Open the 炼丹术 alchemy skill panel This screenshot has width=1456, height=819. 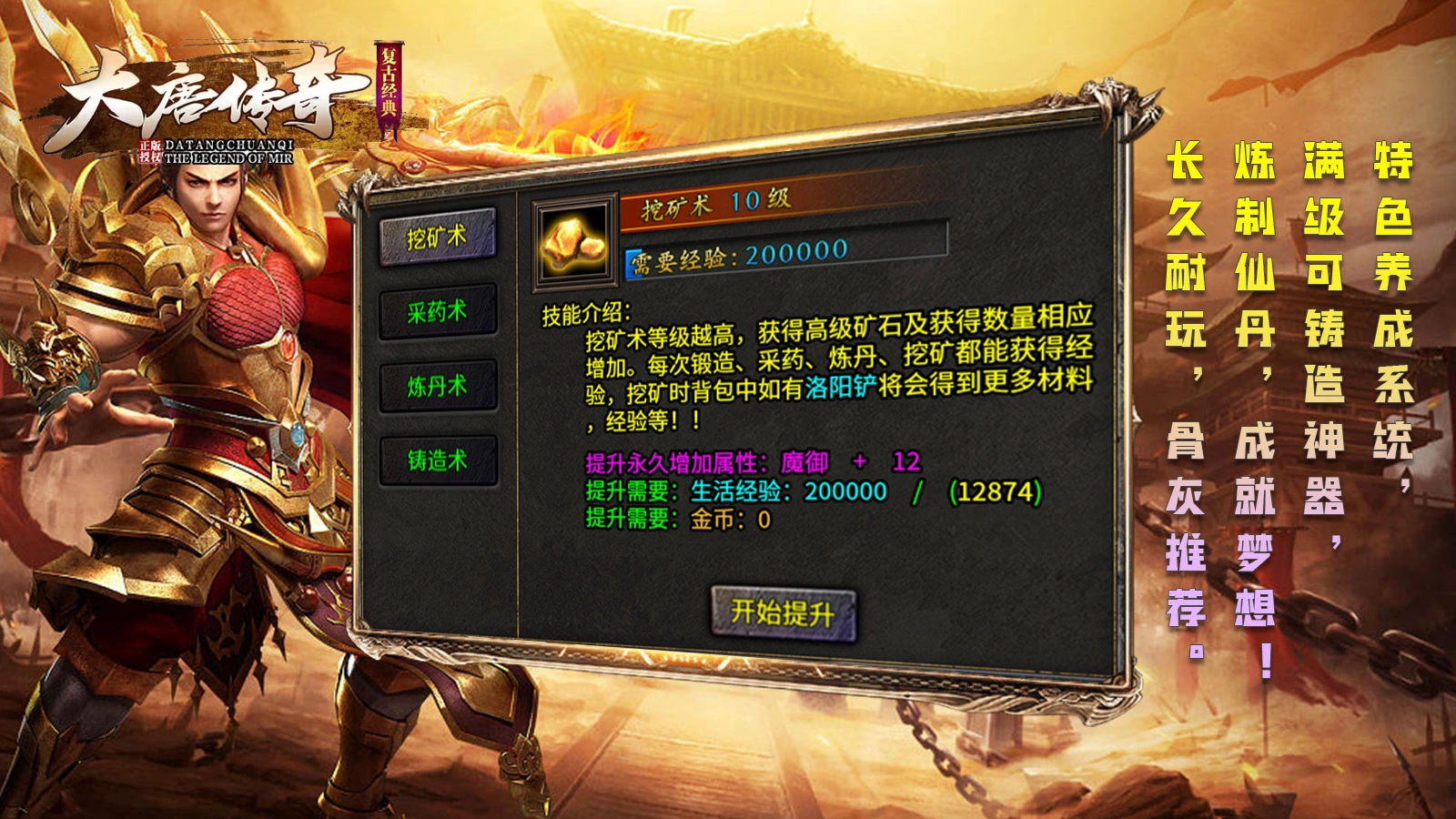(437, 384)
